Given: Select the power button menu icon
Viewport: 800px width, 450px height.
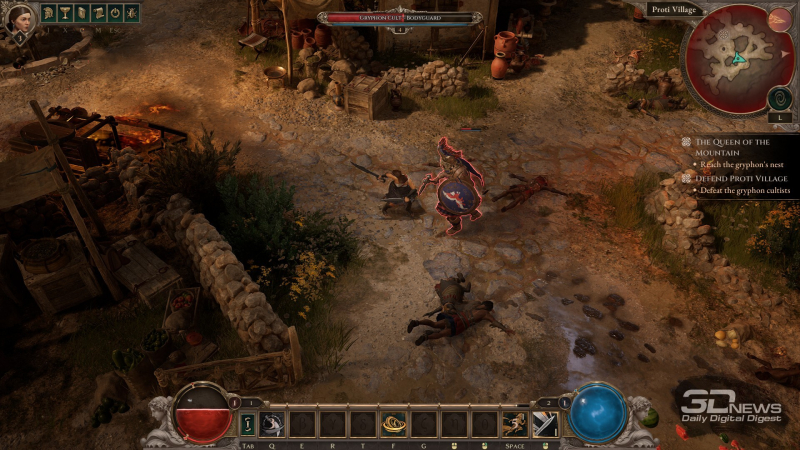Looking at the screenshot, I should (x=114, y=14).
